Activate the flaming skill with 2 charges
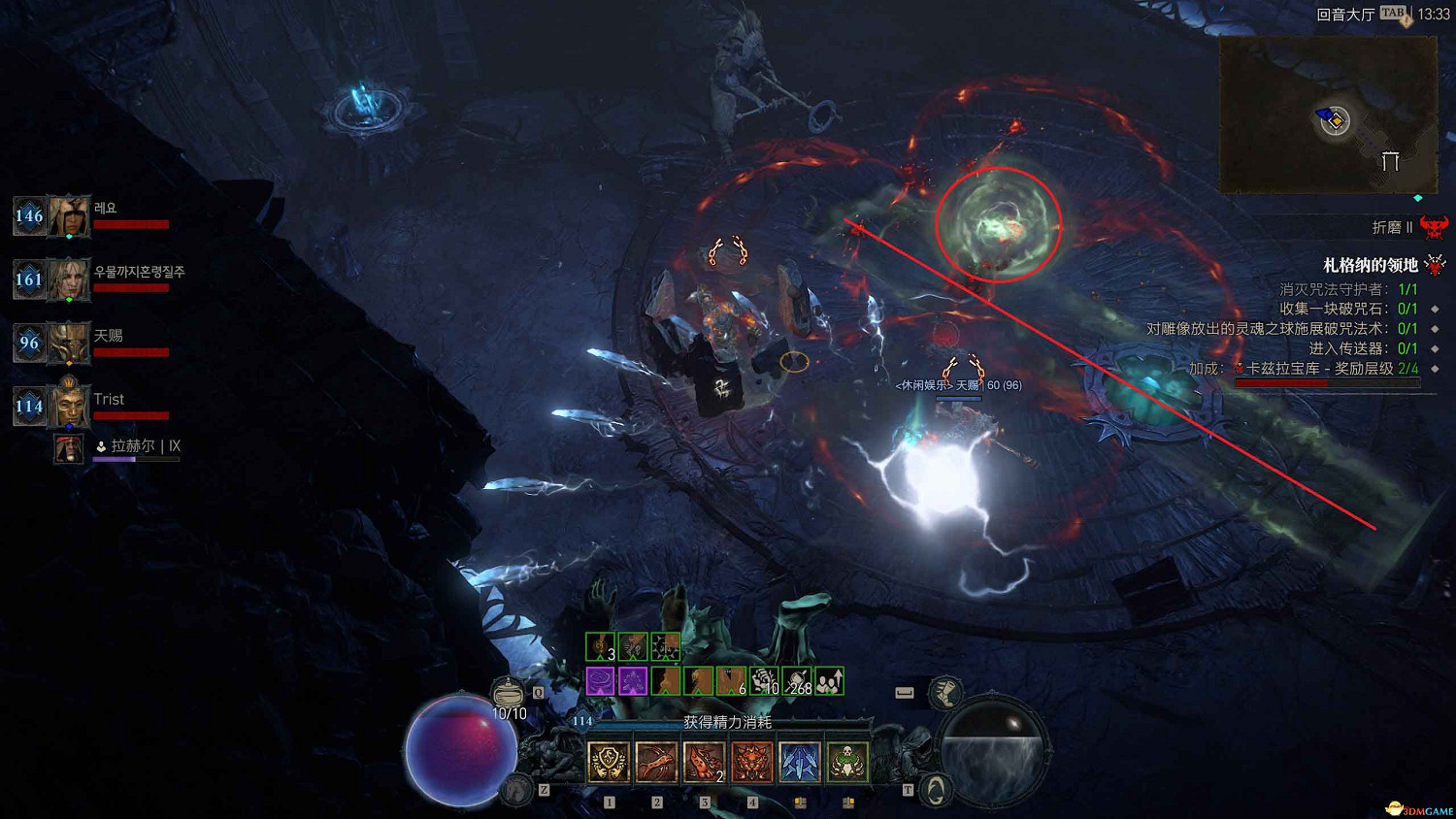Screen dimensions: 1456x819 pyautogui.click(x=704, y=763)
